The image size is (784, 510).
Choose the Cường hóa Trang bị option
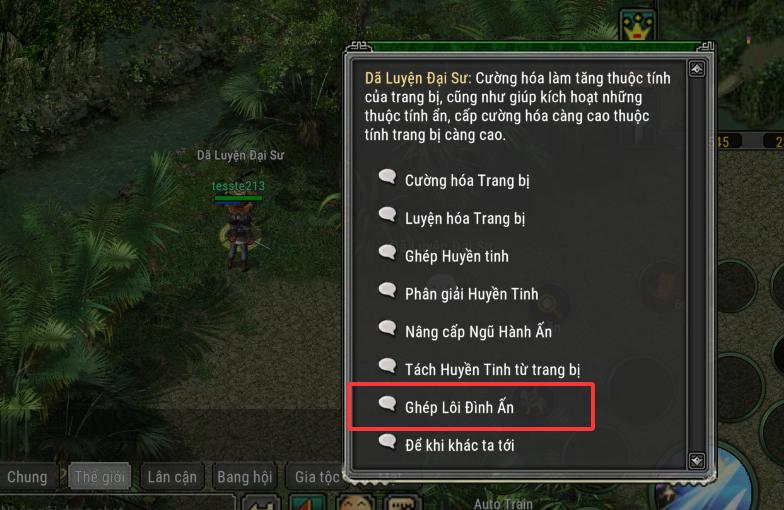466,181
